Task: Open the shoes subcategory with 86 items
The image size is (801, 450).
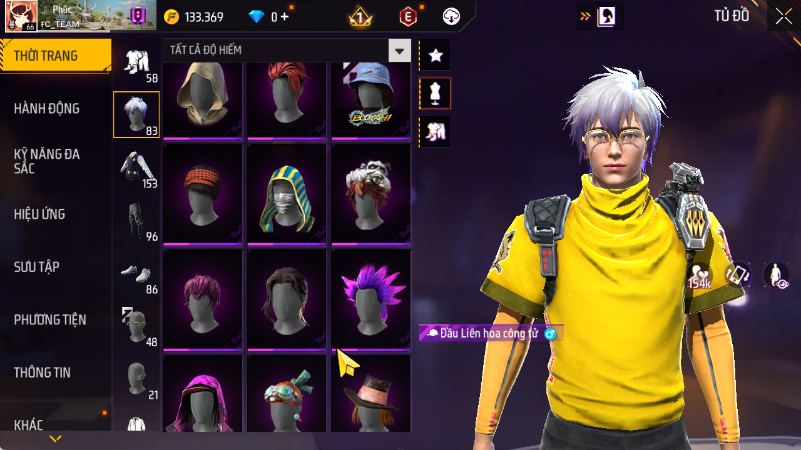Action: pyautogui.click(x=135, y=274)
